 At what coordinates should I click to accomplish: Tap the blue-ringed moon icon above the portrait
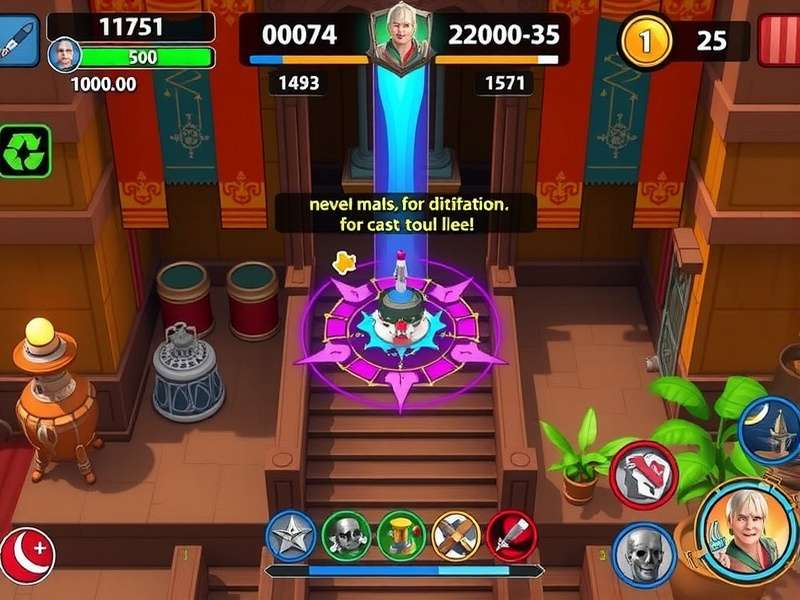[x=770, y=429]
